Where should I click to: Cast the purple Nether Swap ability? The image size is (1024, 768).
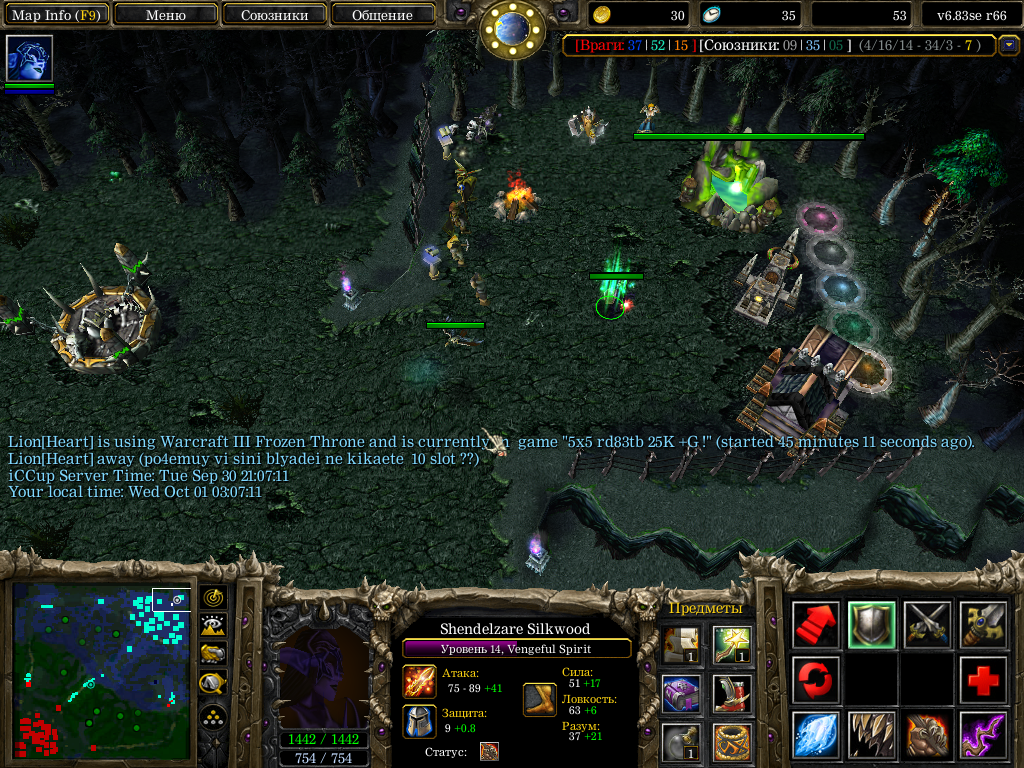tap(983, 735)
